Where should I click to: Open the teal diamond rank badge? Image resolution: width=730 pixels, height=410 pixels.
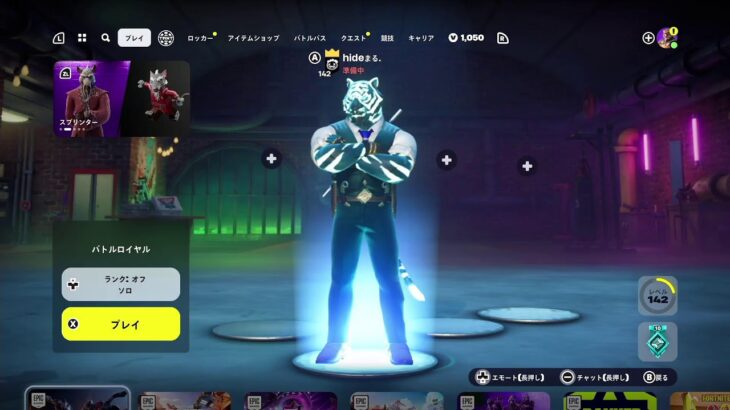click(657, 341)
